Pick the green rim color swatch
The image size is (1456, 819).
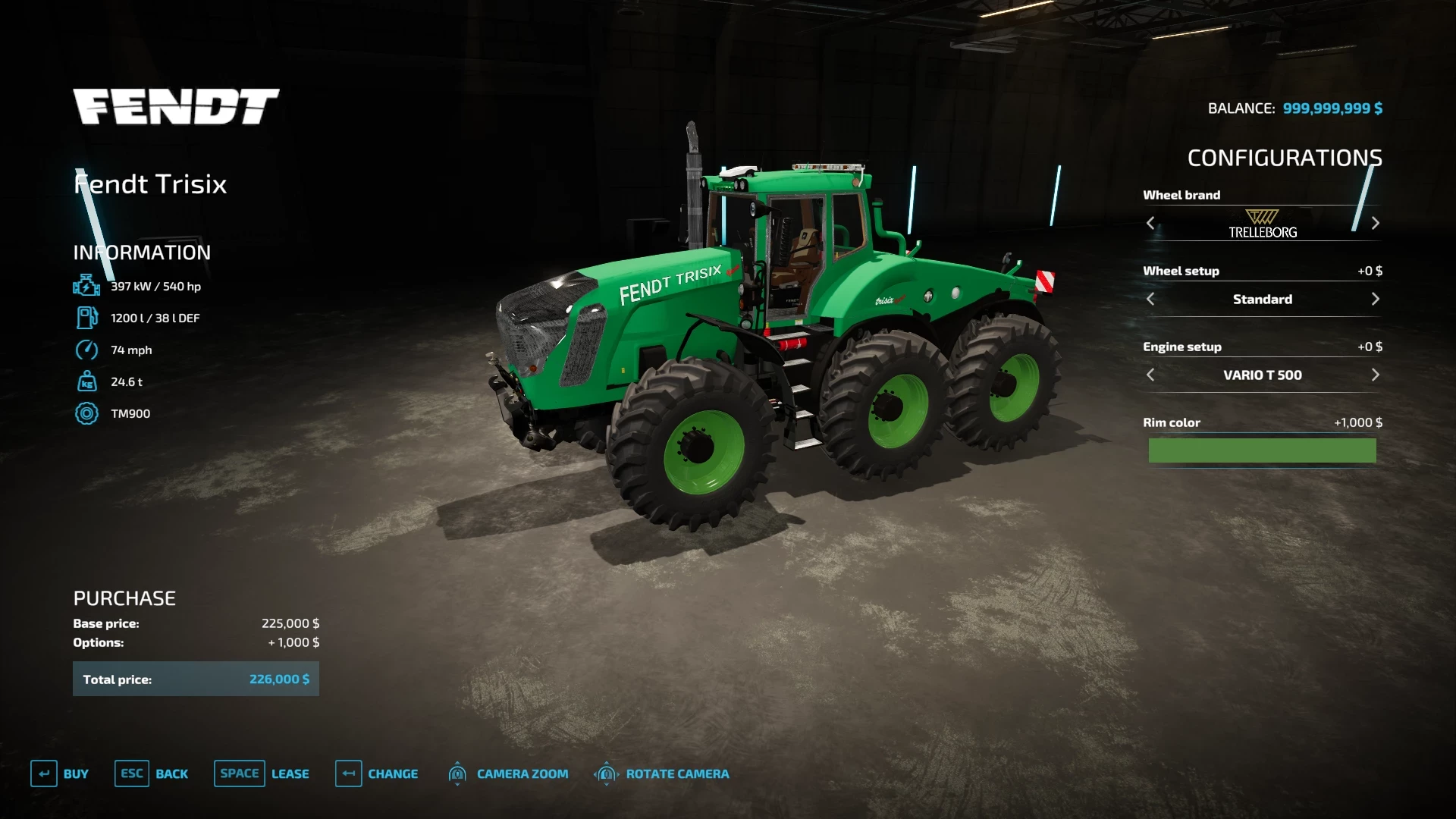point(1262,450)
